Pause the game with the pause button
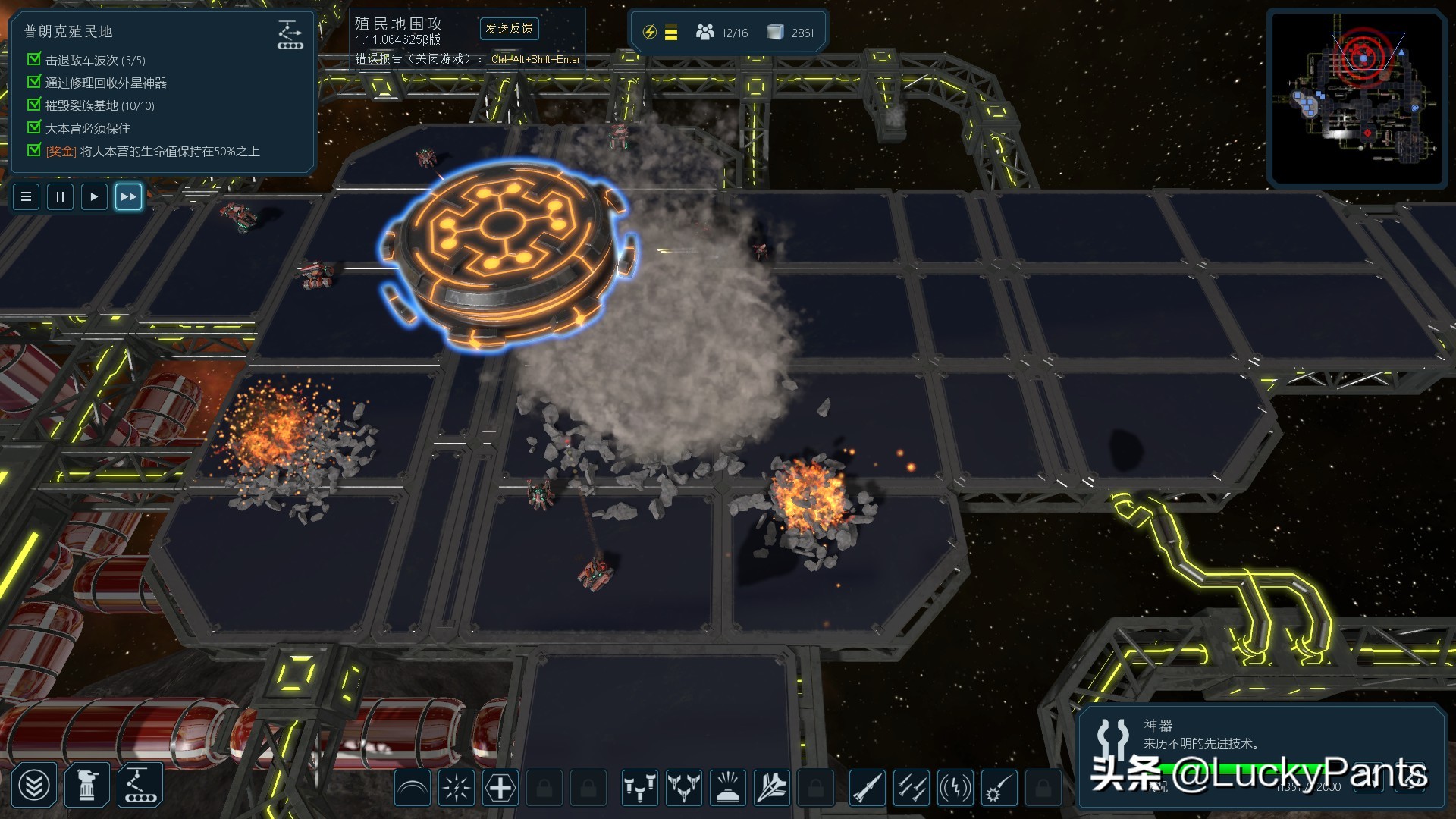 tap(60, 197)
